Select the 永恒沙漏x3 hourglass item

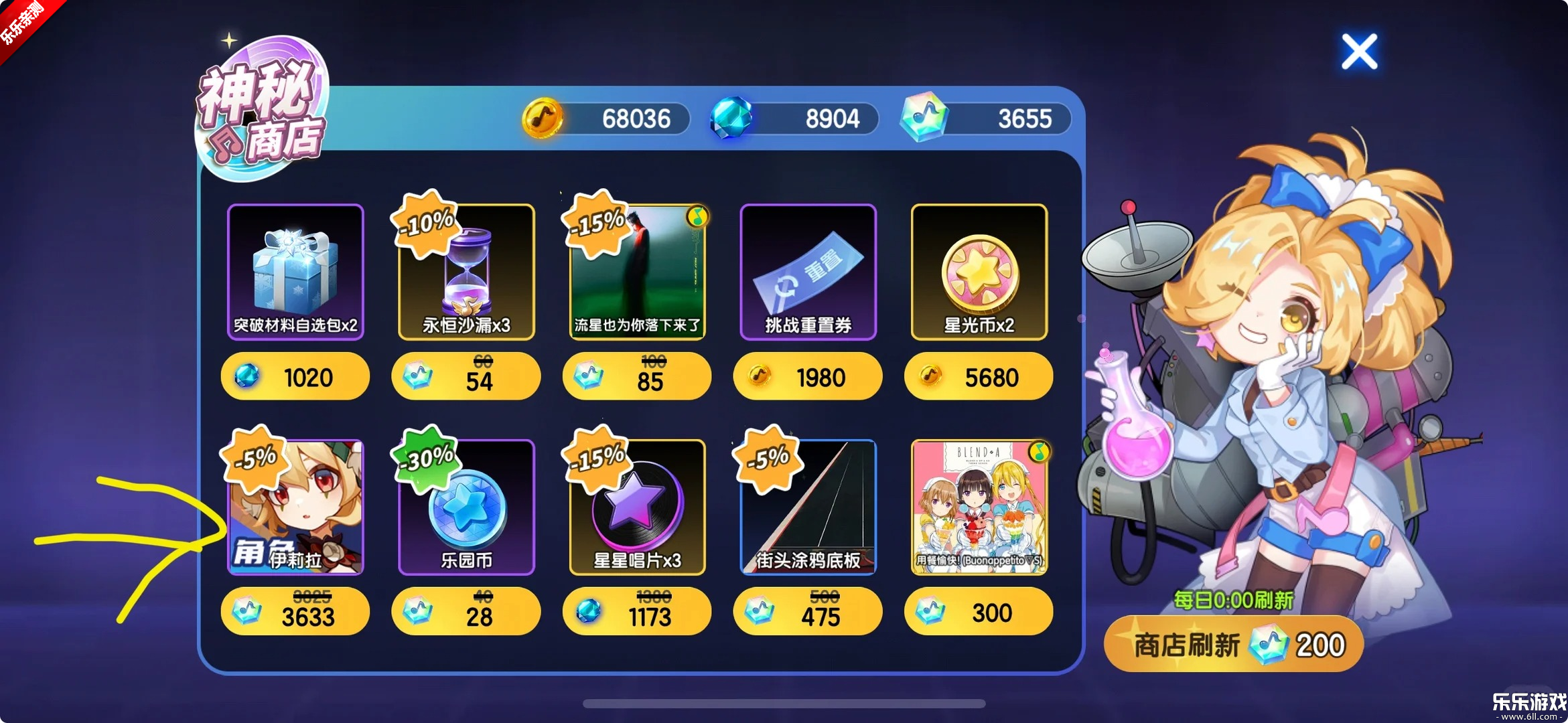[466, 274]
